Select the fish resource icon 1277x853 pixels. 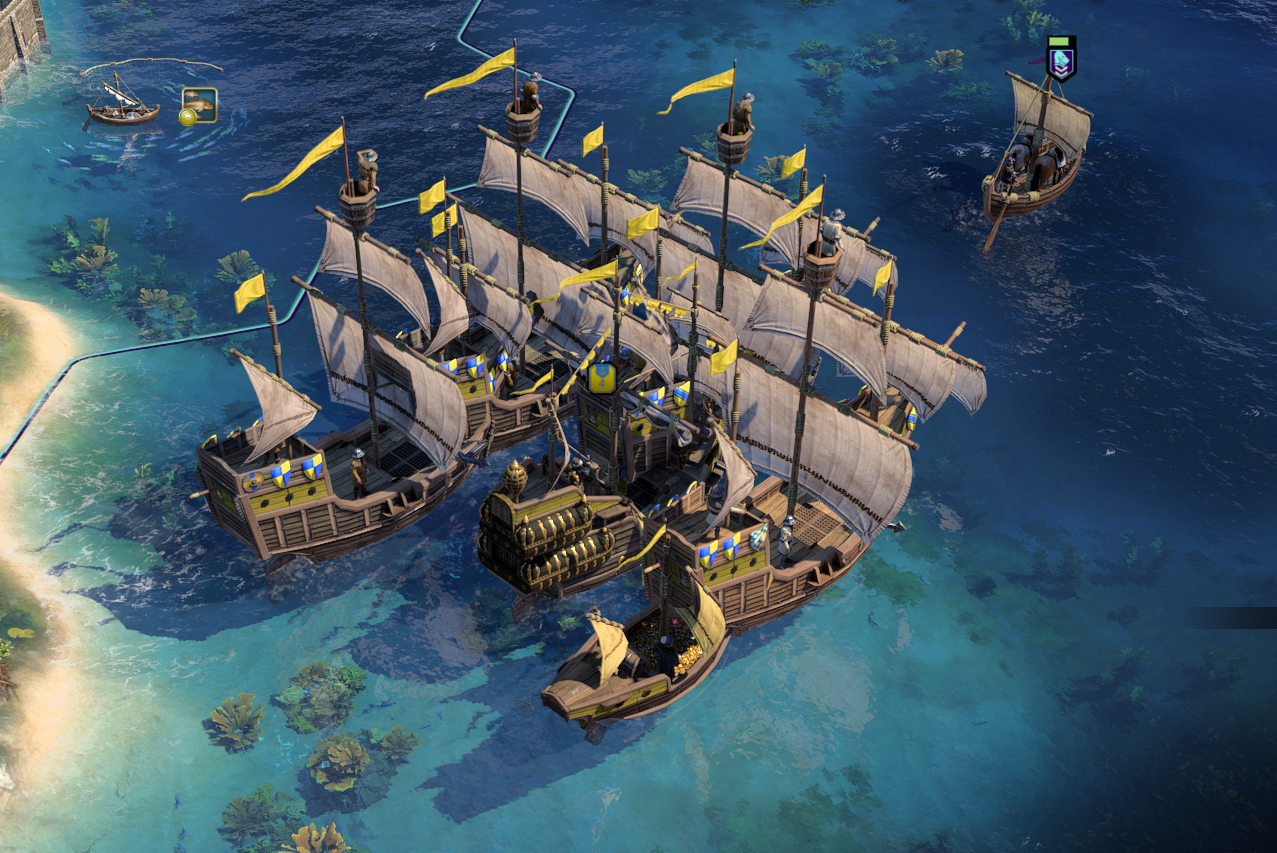click(199, 105)
